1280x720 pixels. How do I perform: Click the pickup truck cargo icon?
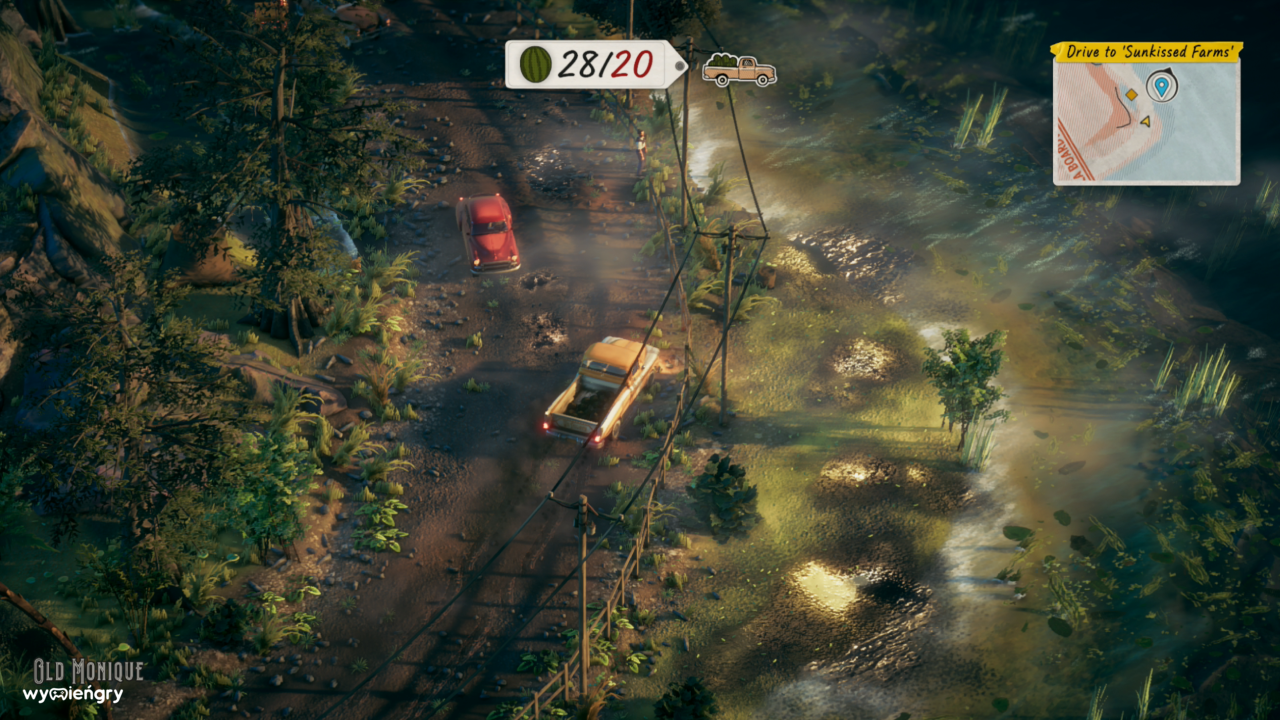point(739,70)
